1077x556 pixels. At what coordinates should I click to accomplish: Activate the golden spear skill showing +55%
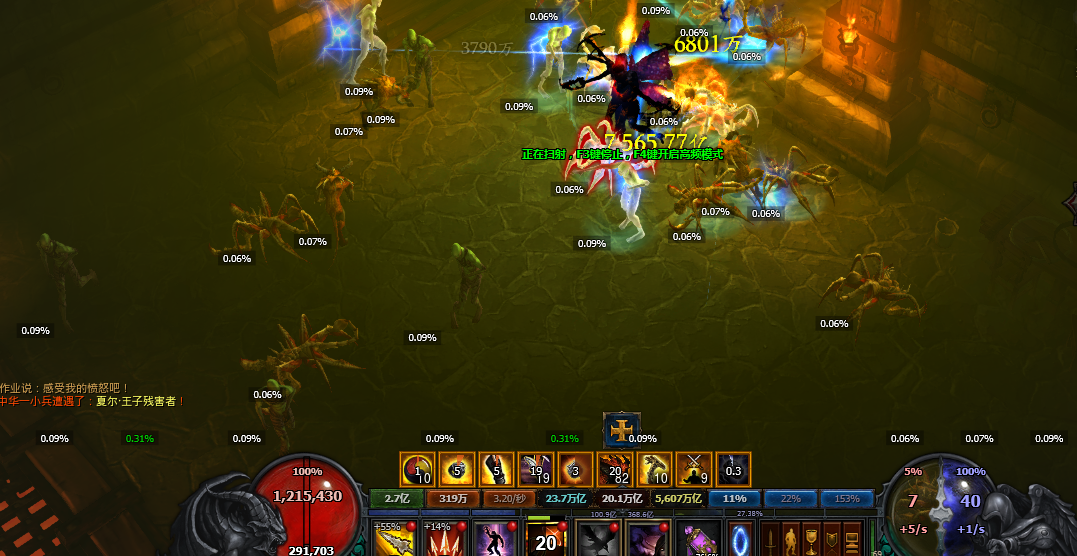point(394,539)
